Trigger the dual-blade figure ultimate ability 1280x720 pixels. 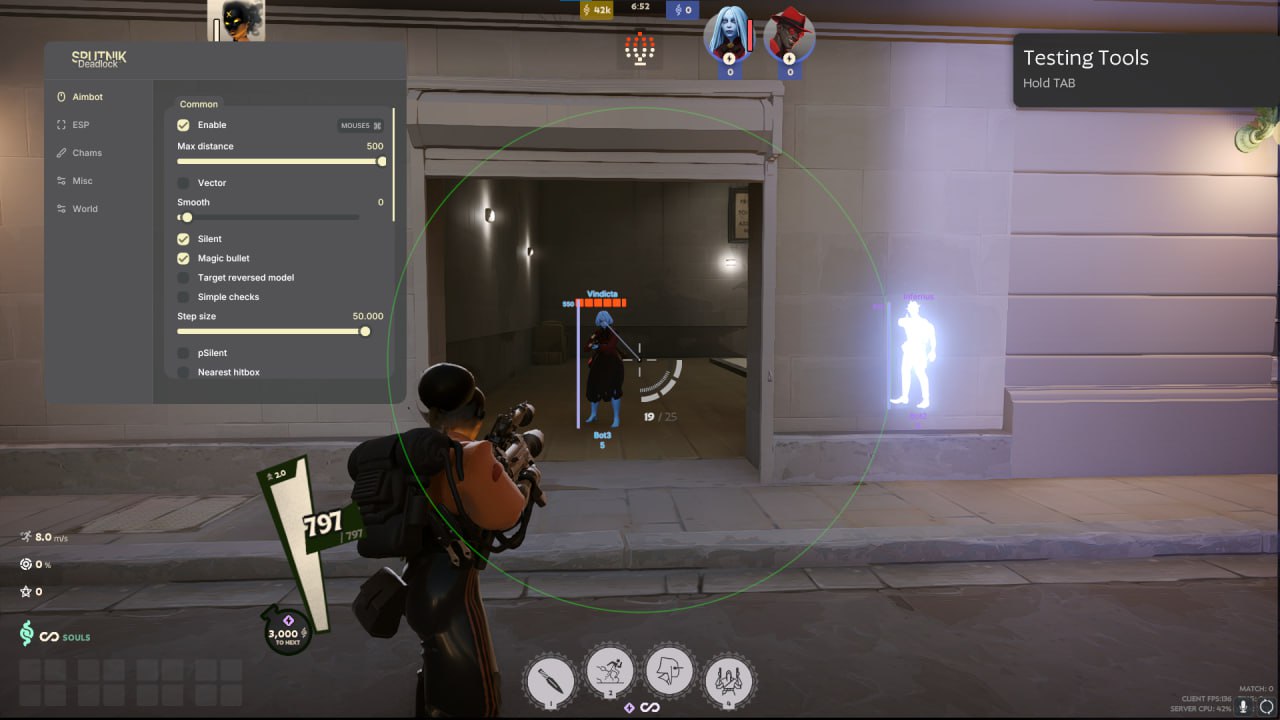click(x=729, y=679)
